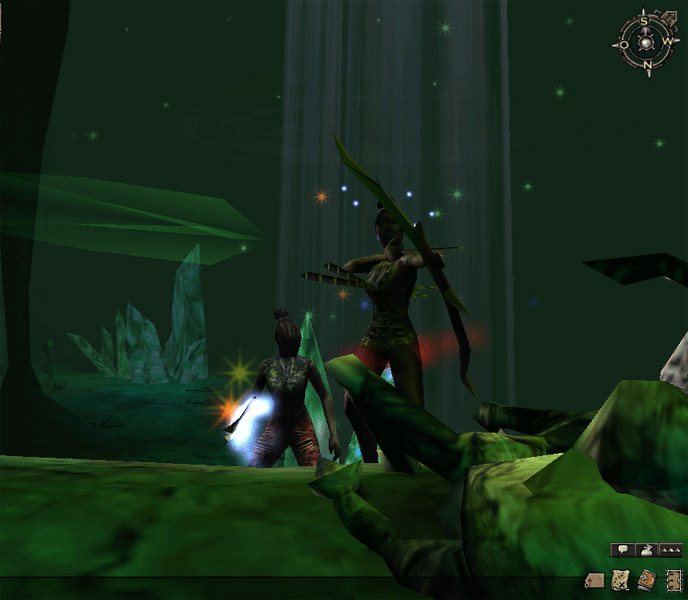Click the compass in the top corner
This screenshot has height=600, width=688.
click(647, 42)
